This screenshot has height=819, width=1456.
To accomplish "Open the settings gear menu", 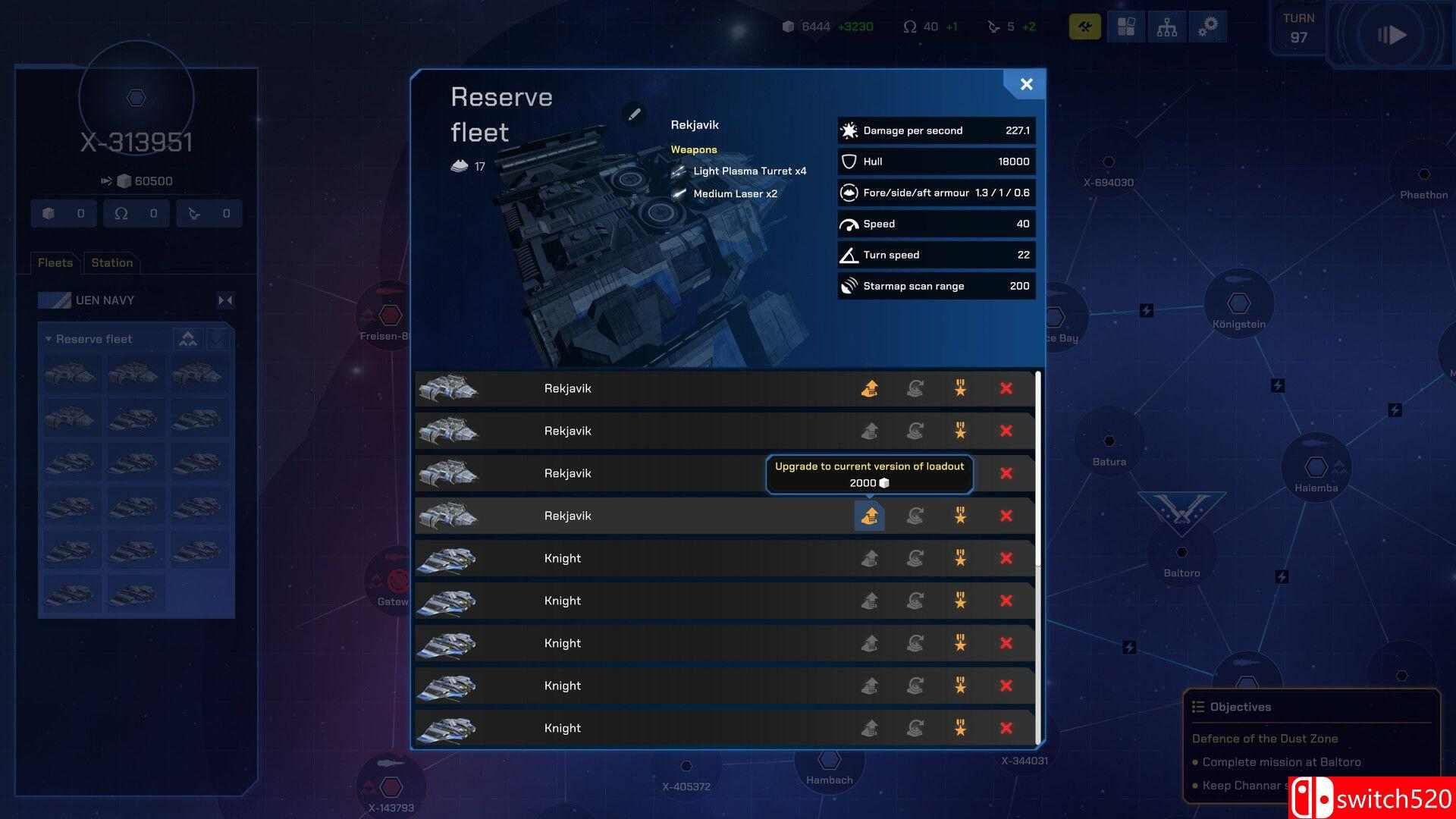I will pyautogui.click(x=1207, y=27).
